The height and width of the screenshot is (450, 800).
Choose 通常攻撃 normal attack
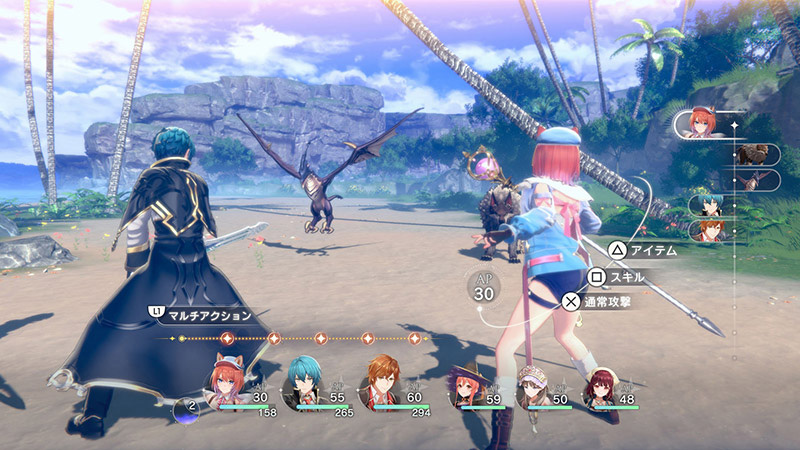599,300
